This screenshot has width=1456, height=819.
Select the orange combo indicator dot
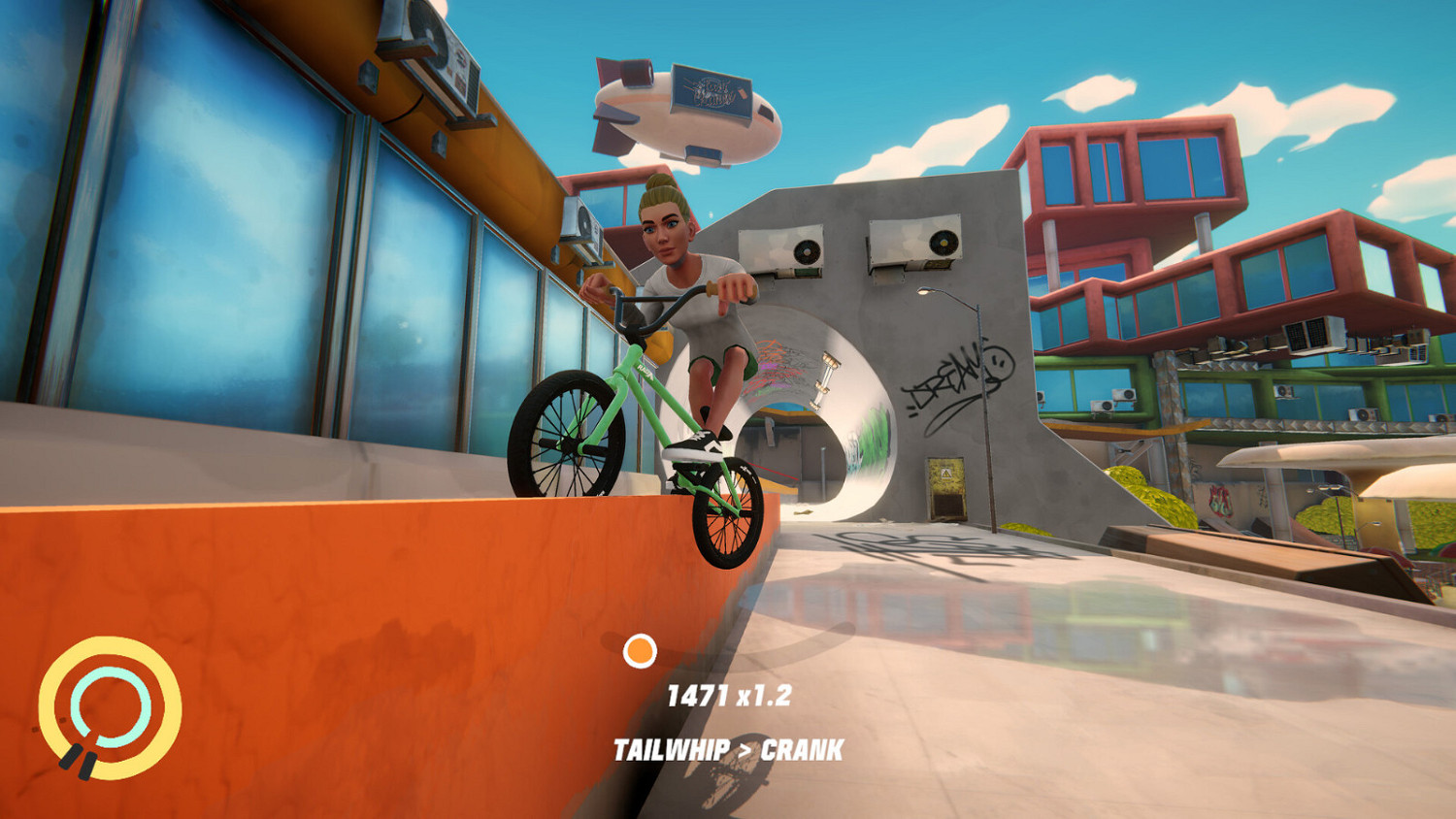641,649
